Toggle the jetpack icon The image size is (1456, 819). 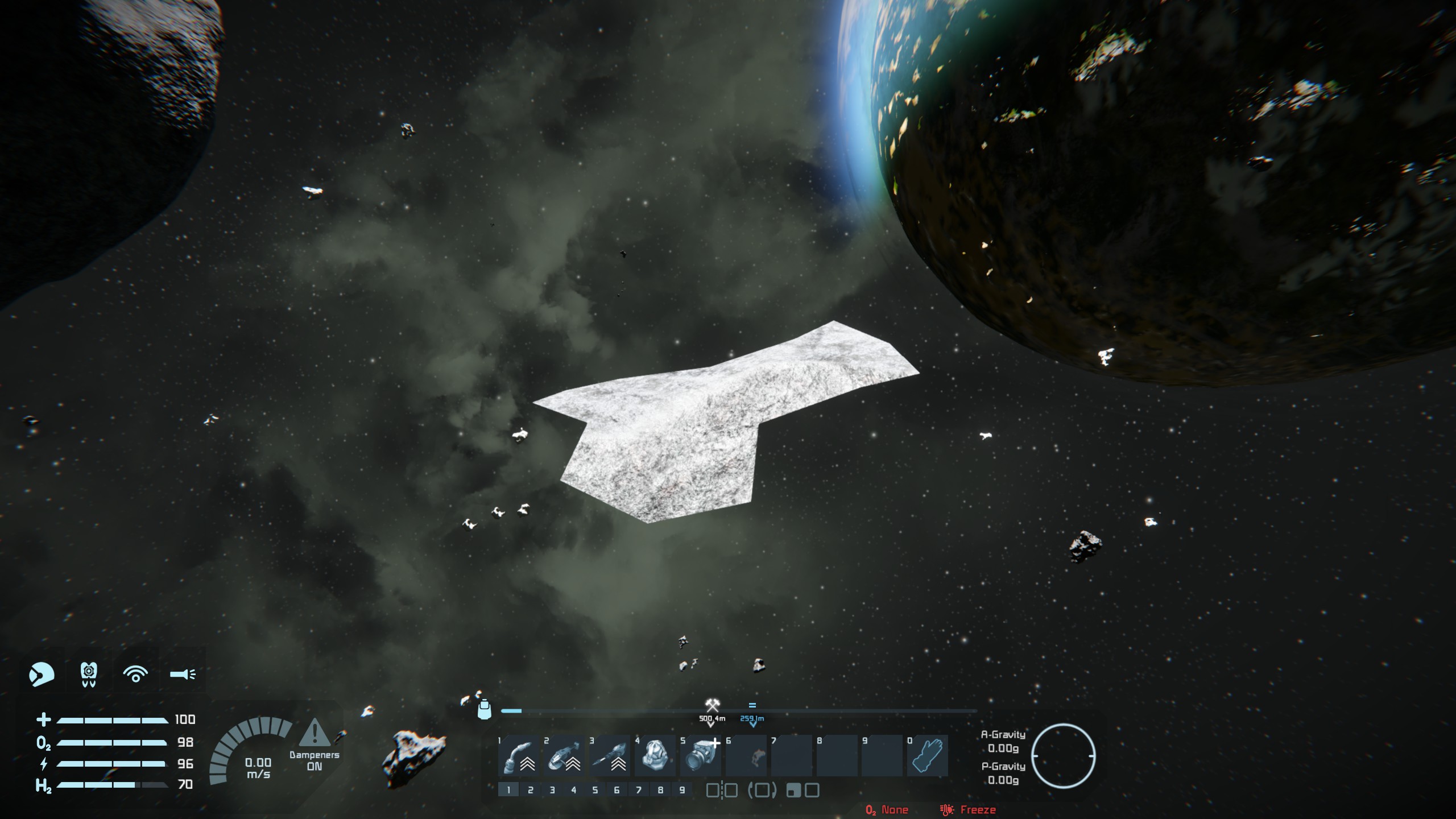[89, 675]
